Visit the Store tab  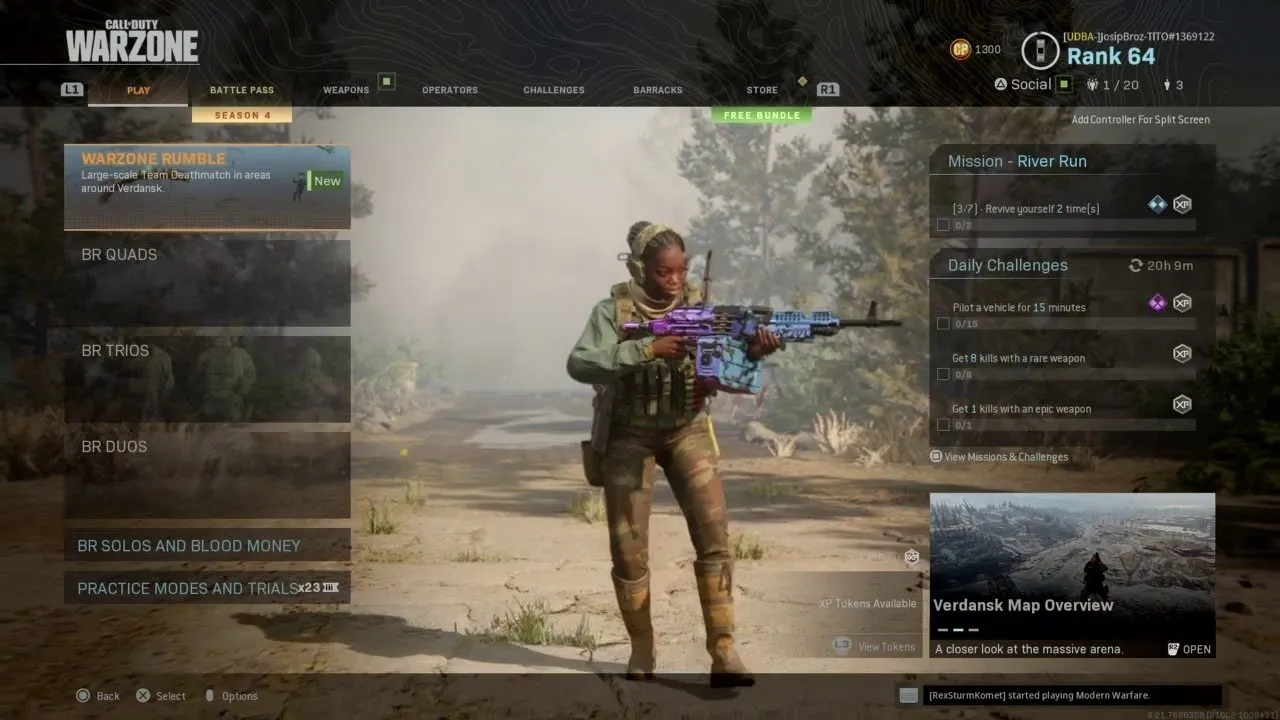[762, 90]
